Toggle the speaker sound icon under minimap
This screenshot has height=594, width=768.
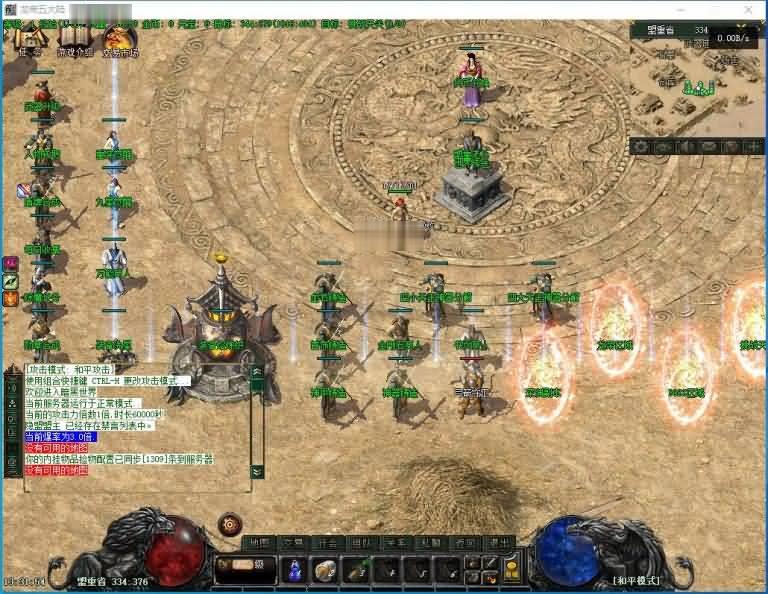click(688, 147)
